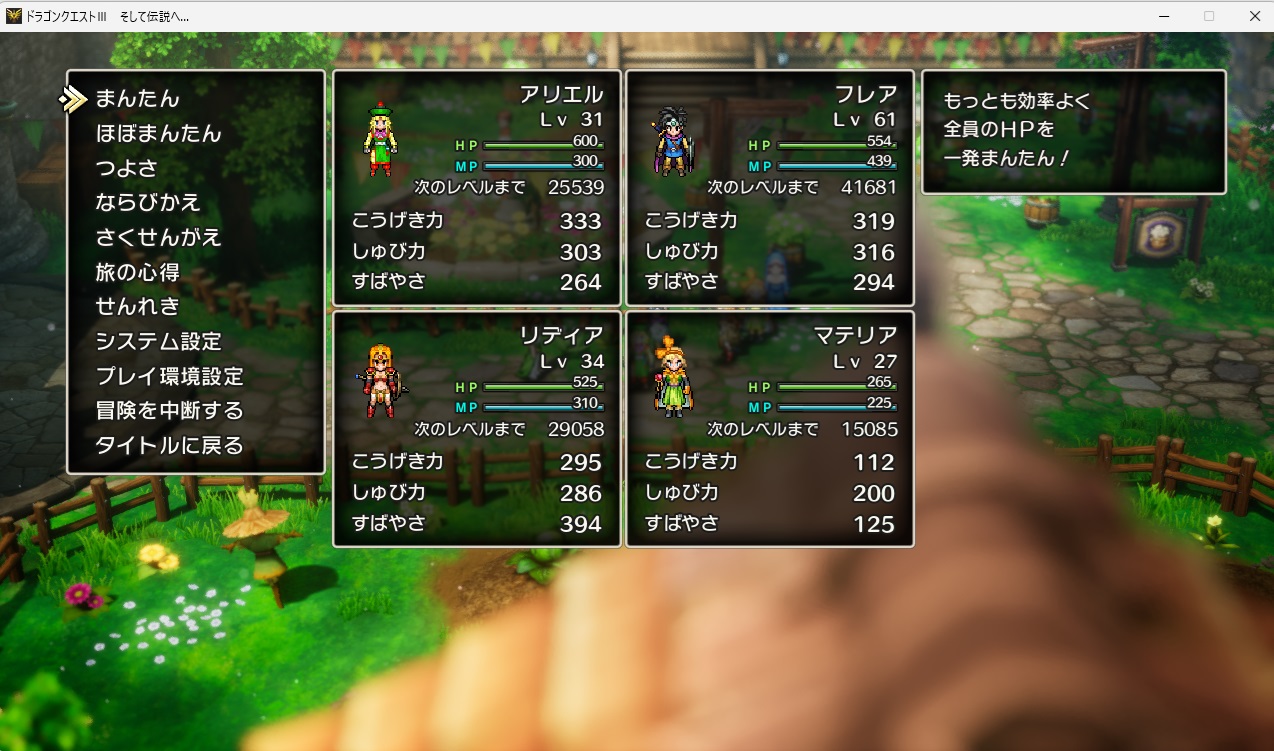
Task: Choose 冒険を中断する to suspend the adventure
Action: (x=169, y=411)
